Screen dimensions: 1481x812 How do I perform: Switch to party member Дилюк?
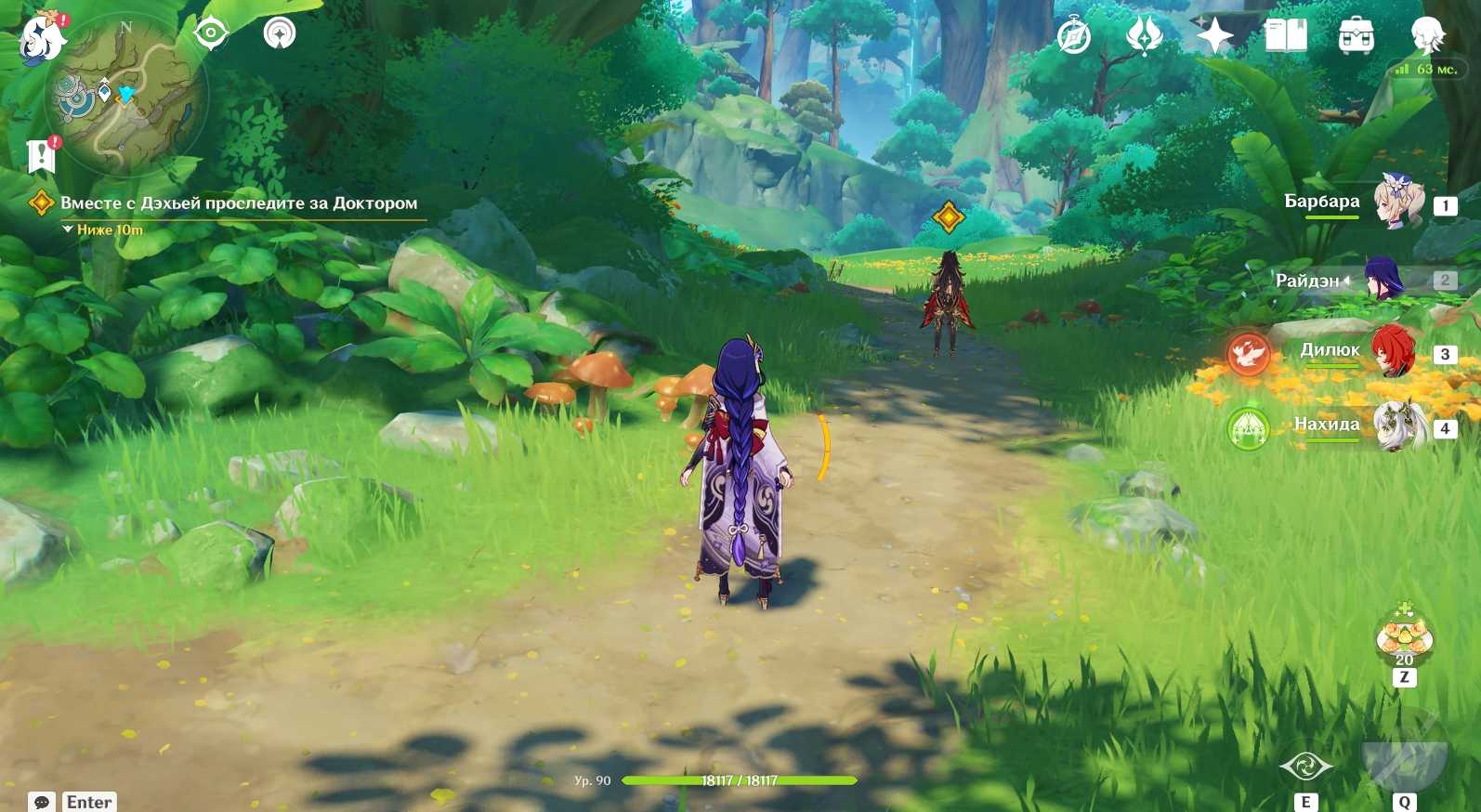click(x=1393, y=351)
